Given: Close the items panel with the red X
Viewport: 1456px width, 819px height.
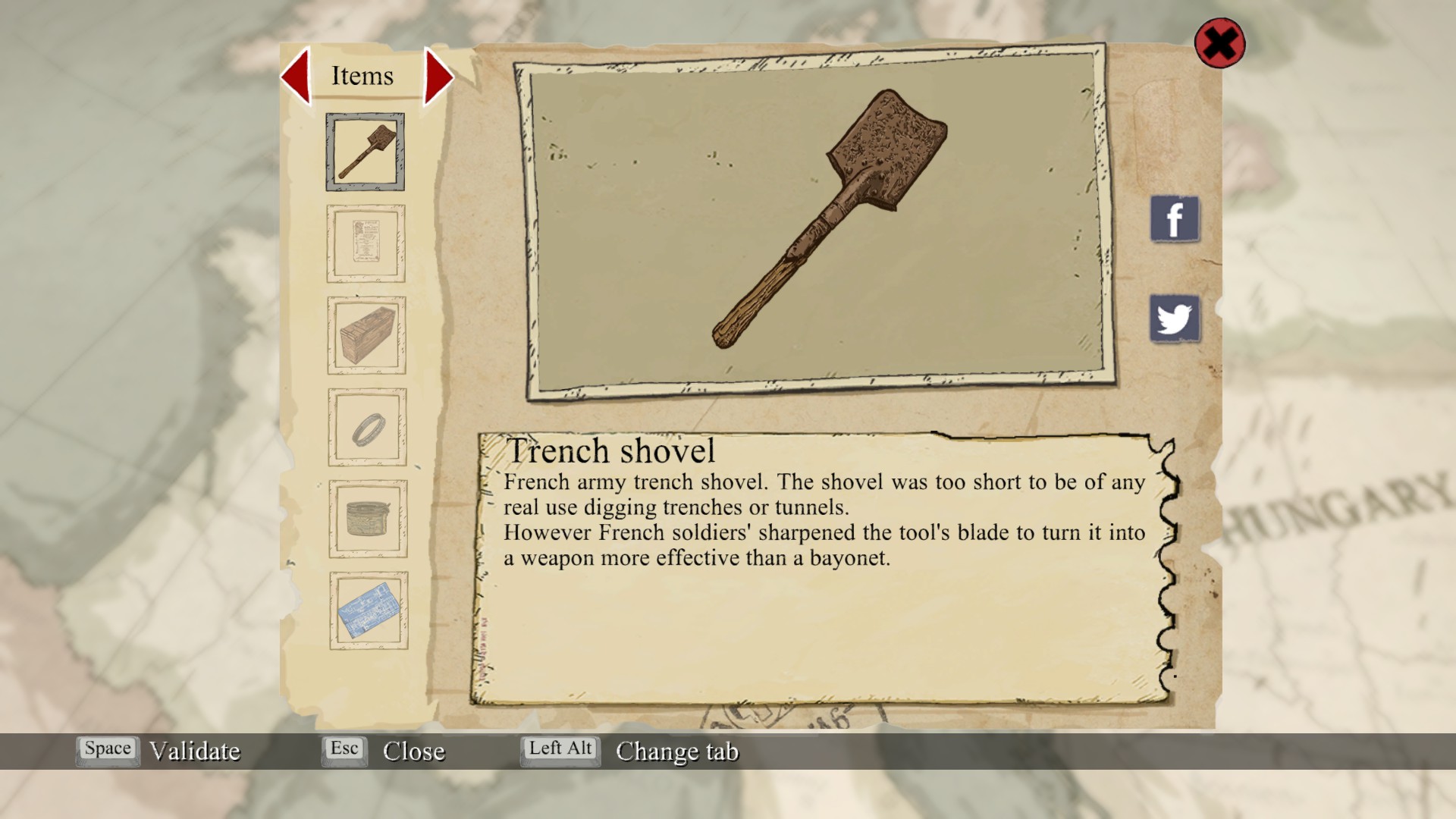Looking at the screenshot, I should point(1219,43).
